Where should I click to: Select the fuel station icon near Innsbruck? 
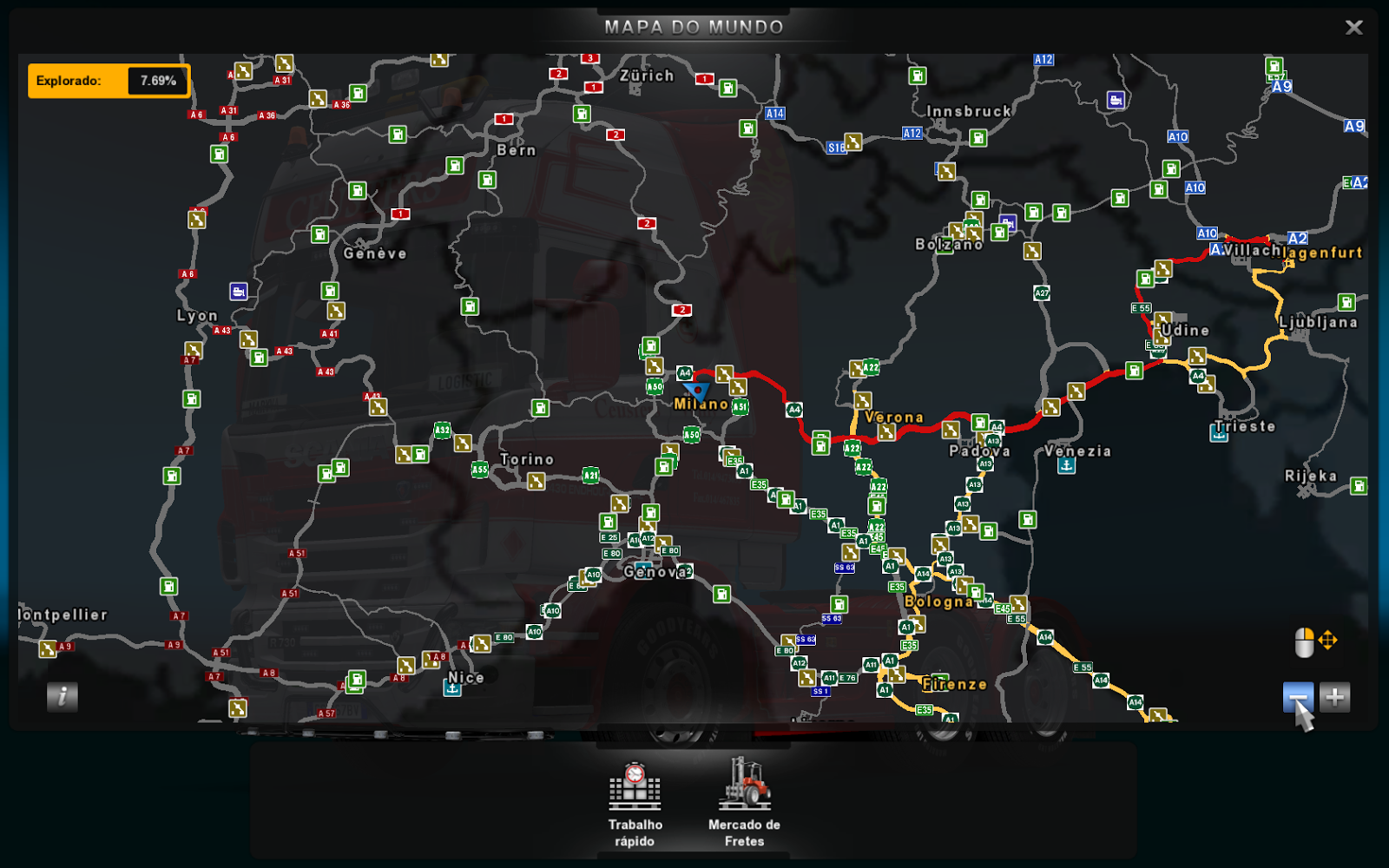coord(978,138)
